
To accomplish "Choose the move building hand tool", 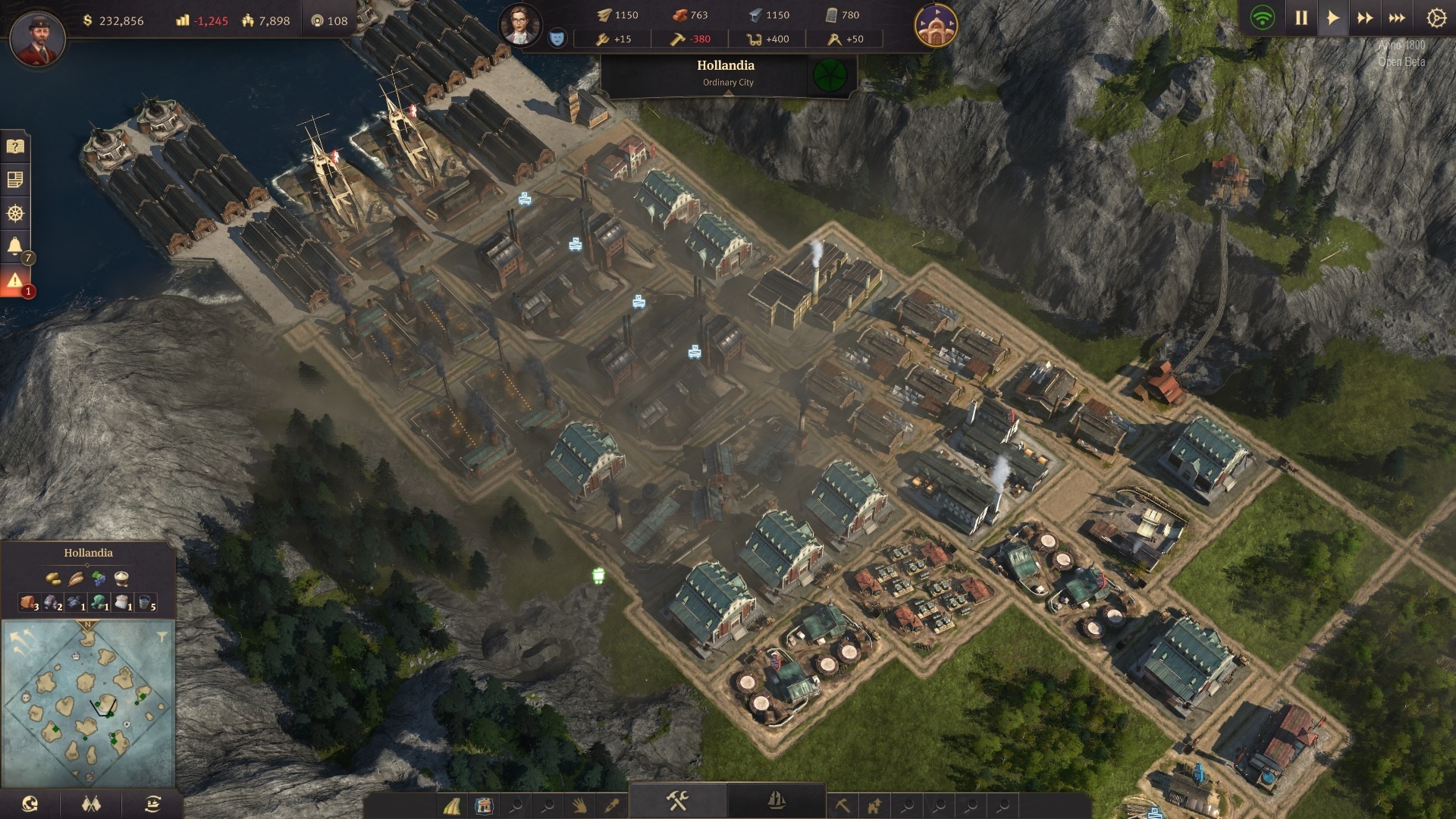I will [579, 805].
